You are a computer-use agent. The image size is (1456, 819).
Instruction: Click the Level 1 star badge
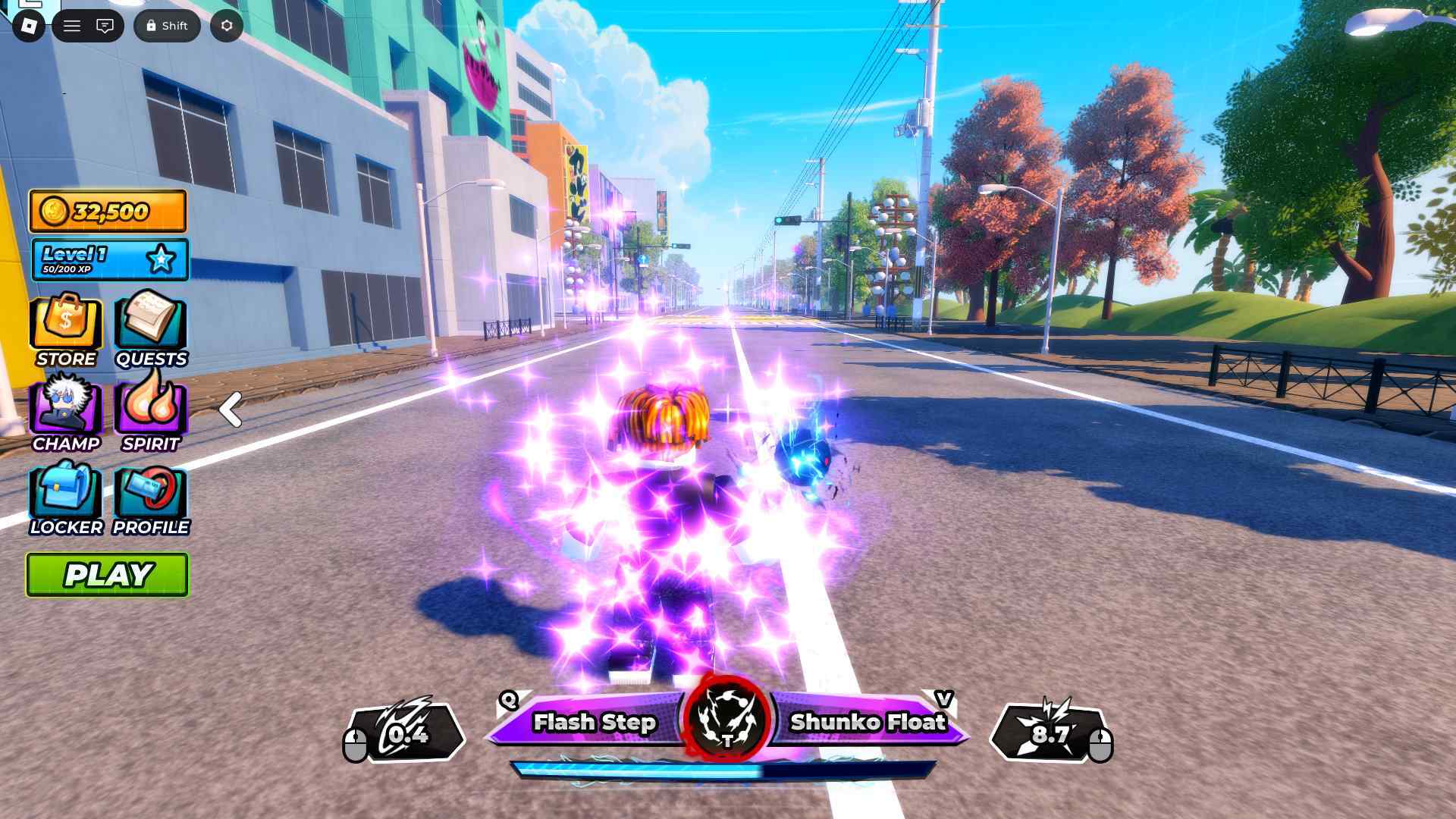point(161,259)
